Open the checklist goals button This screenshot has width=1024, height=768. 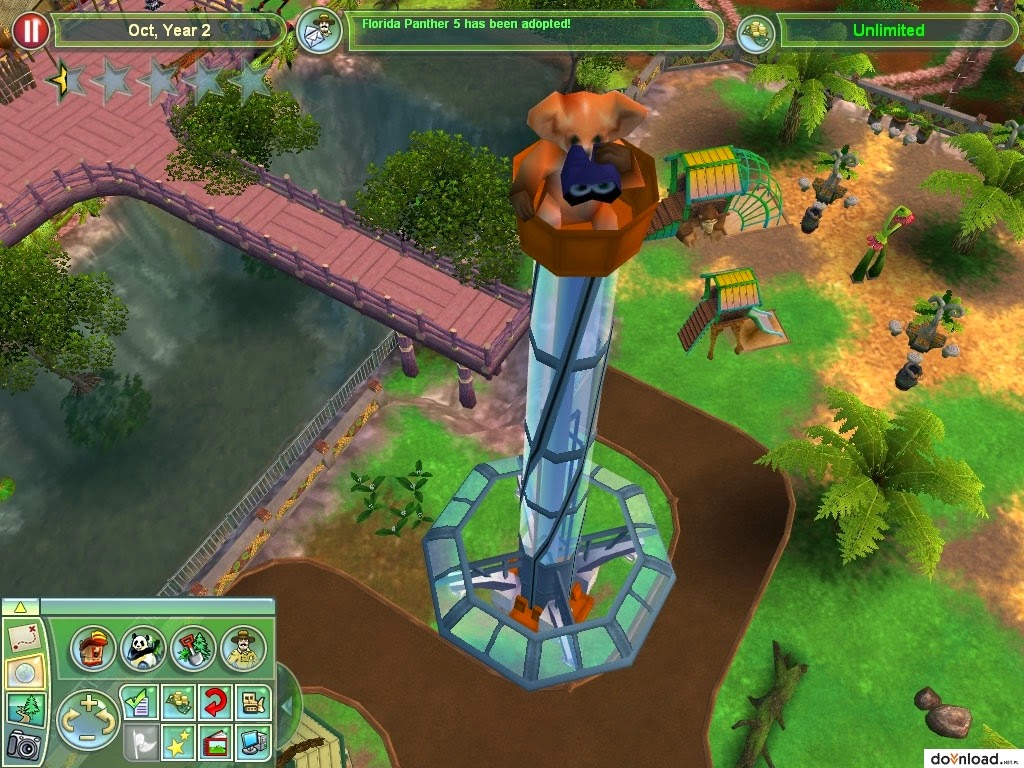tap(138, 702)
